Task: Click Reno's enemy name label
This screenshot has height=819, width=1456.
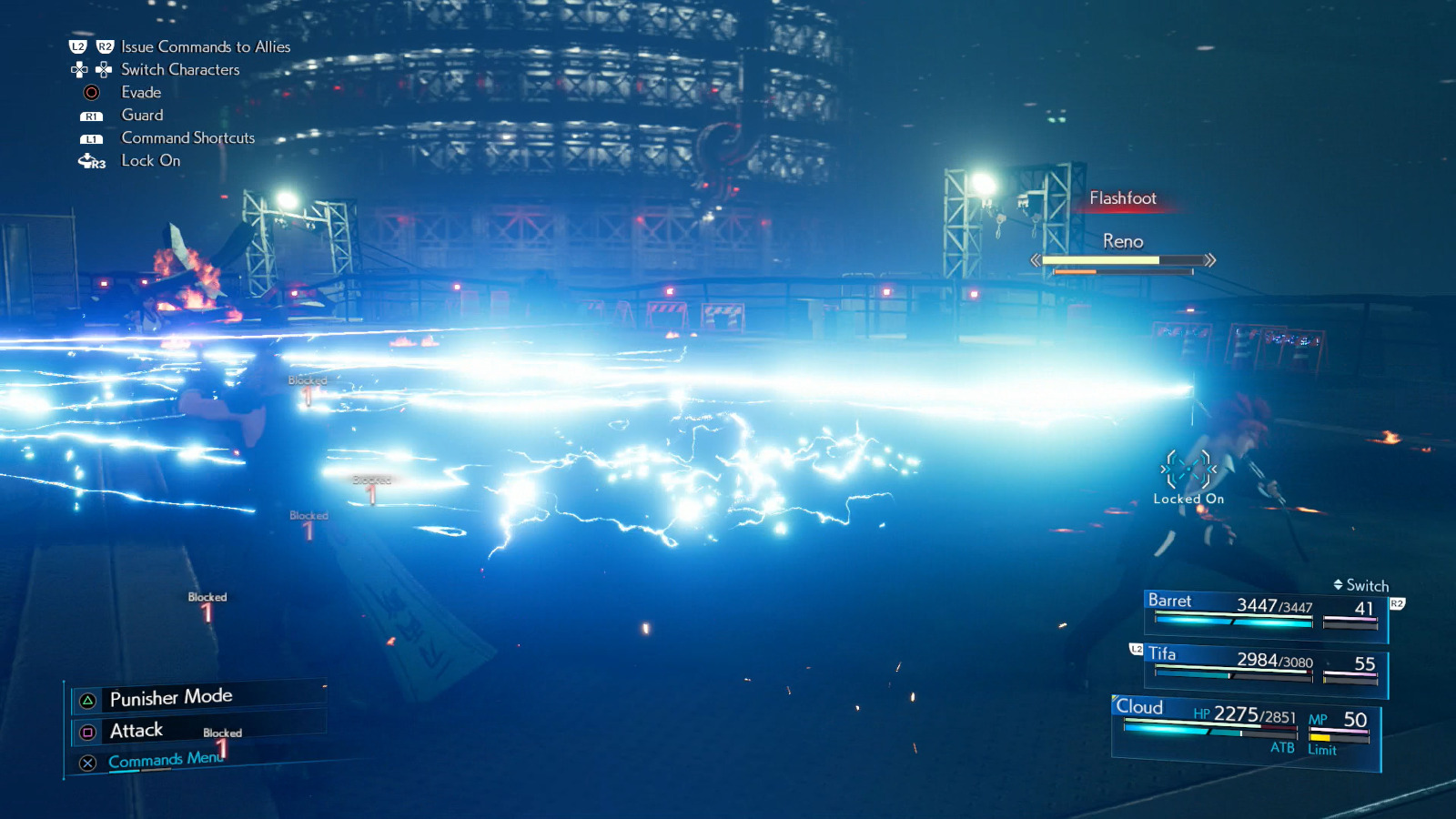Action: click(x=1125, y=241)
